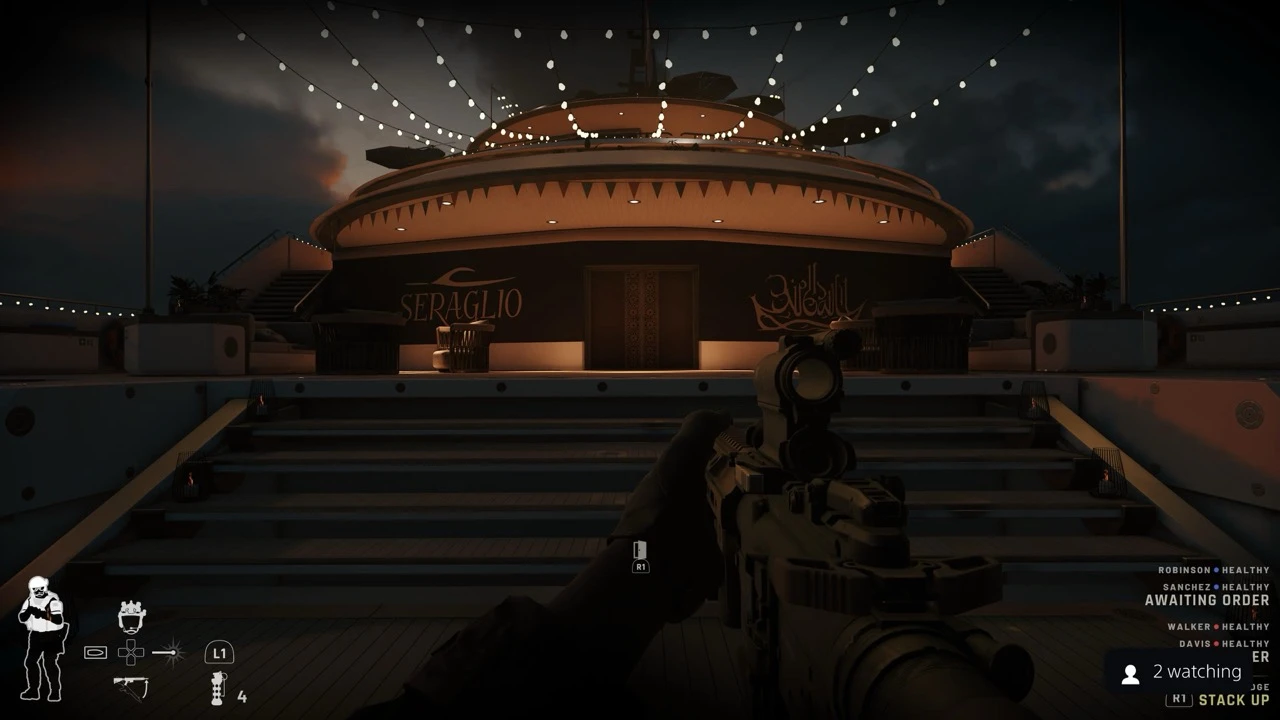This screenshot has width=1280, height=720.
Task: Choose the ammo type bullet icon
Action: [x=95, y=652]
